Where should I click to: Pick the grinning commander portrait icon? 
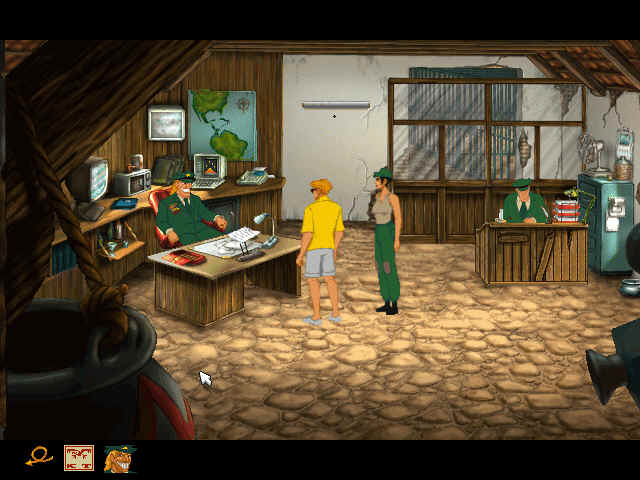point(119,458)
